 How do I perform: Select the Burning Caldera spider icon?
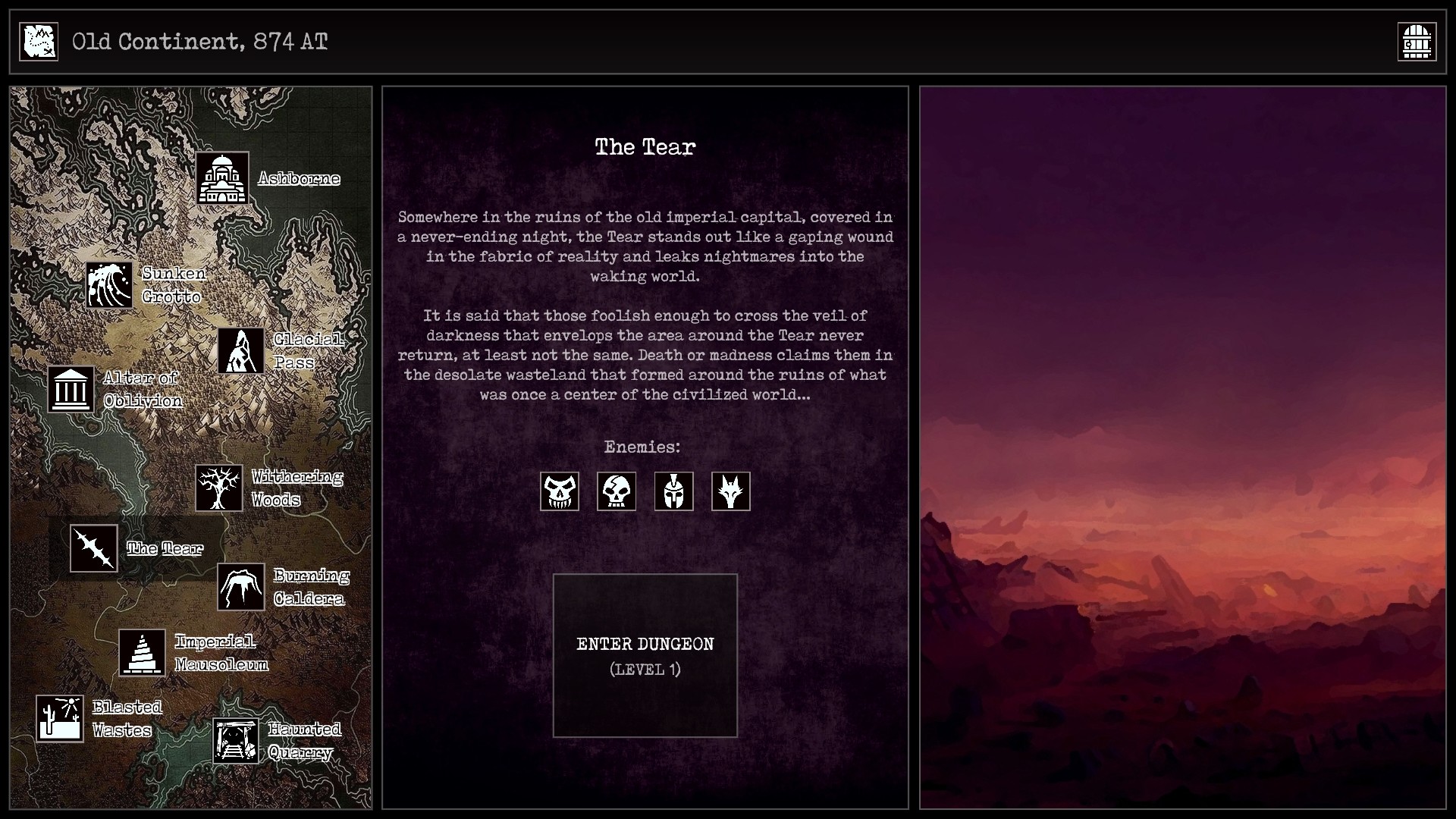(x=240, y=588)
